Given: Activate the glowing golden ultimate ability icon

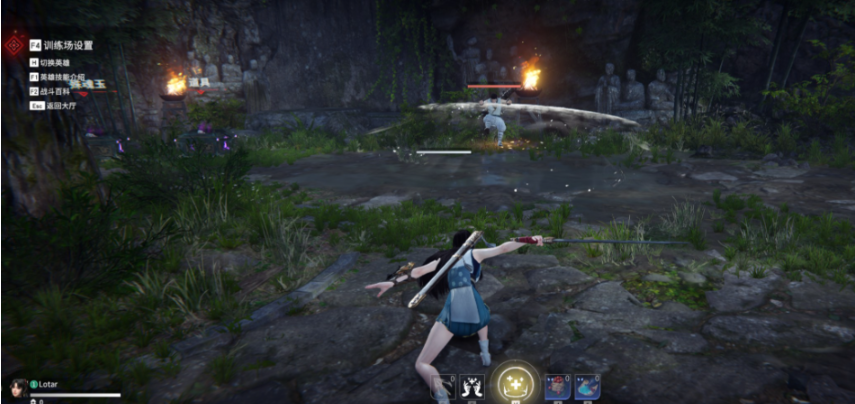Looking at the screenshot, I should [516, 384].
